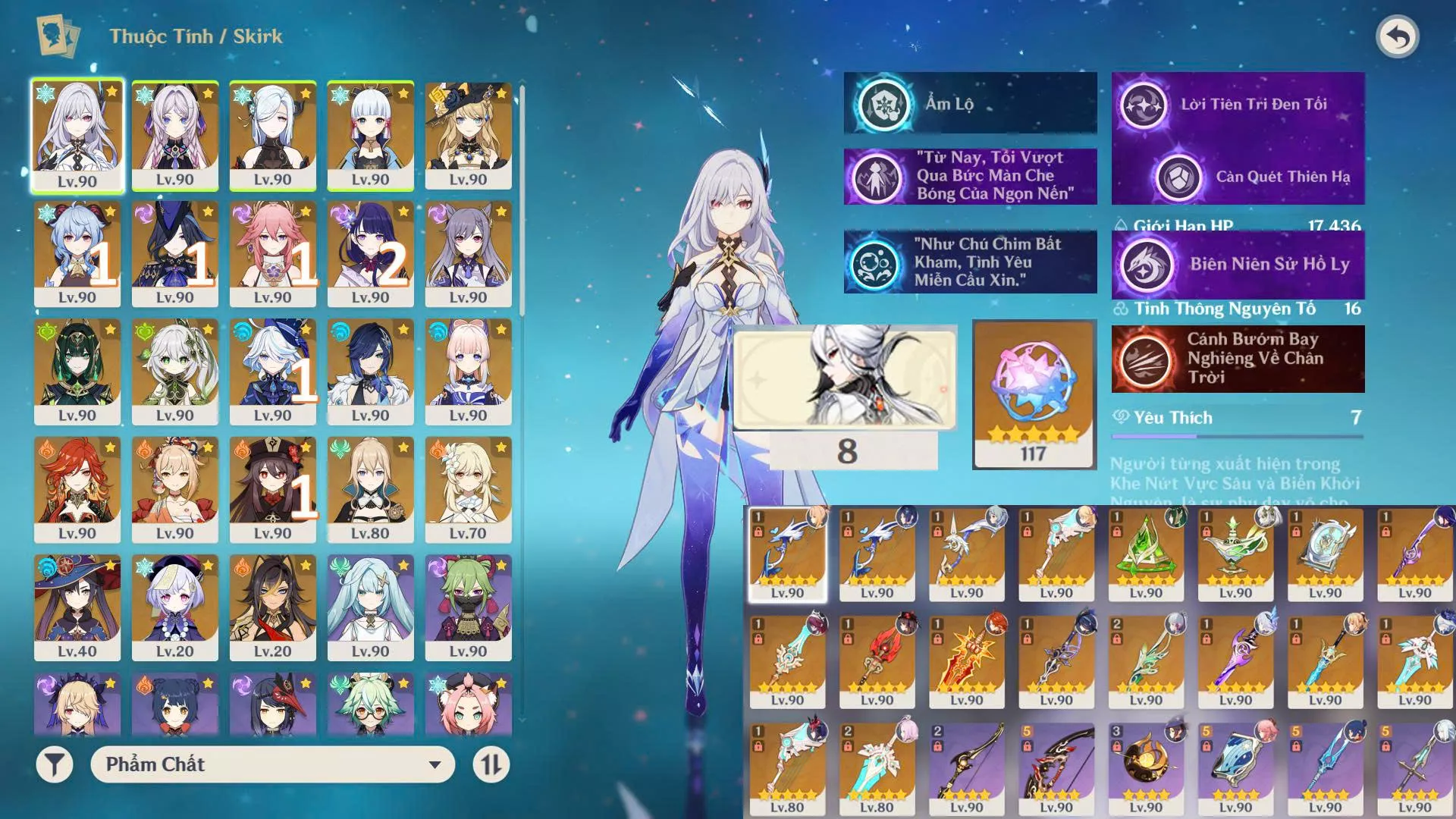Toggle the sort order arrows button
Viewport: 1456px width, 819px height.
[x=491, y=764]
